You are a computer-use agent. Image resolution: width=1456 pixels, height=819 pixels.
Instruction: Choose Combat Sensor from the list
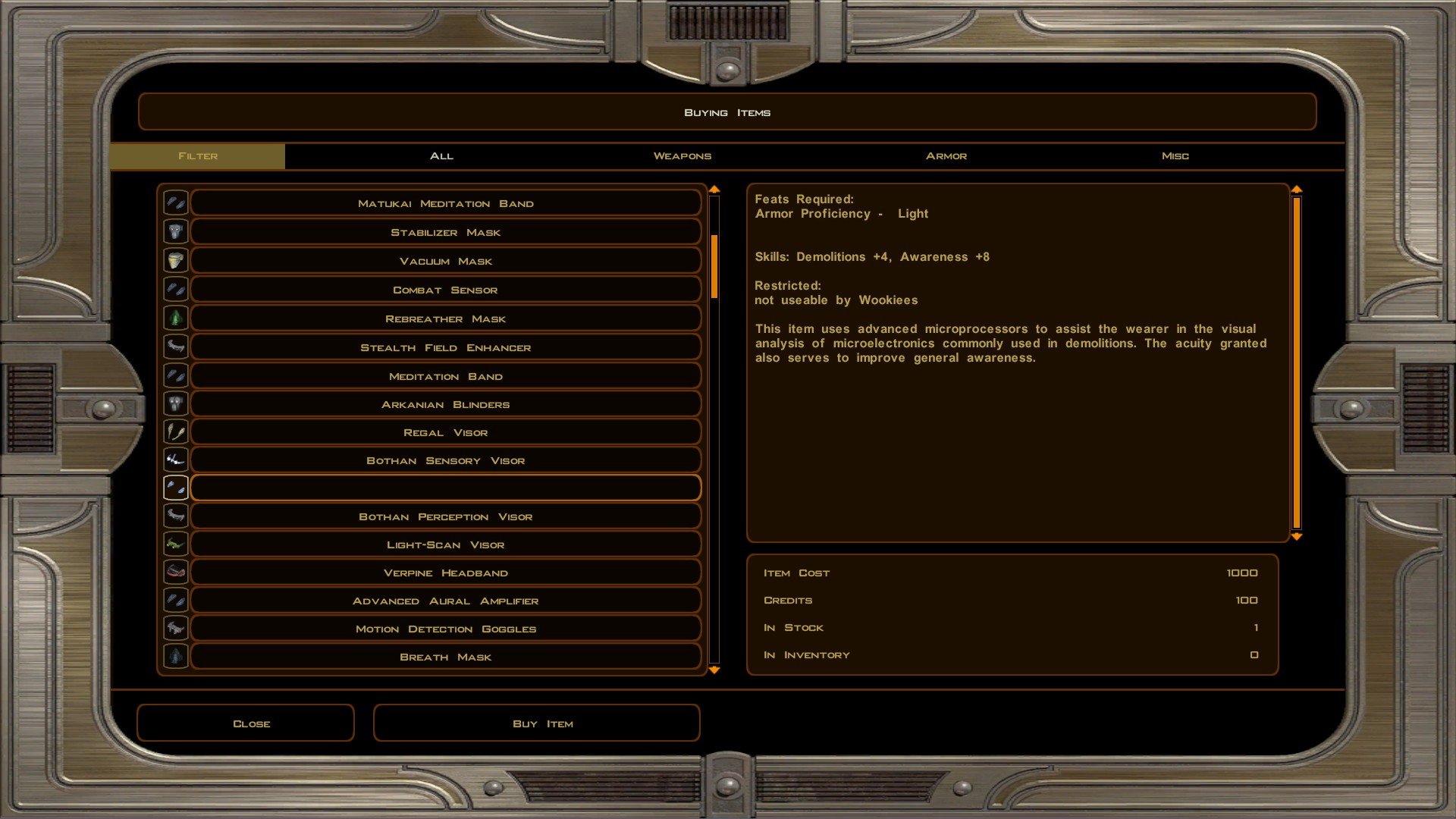pyautogui.click(x=445, y=290)
